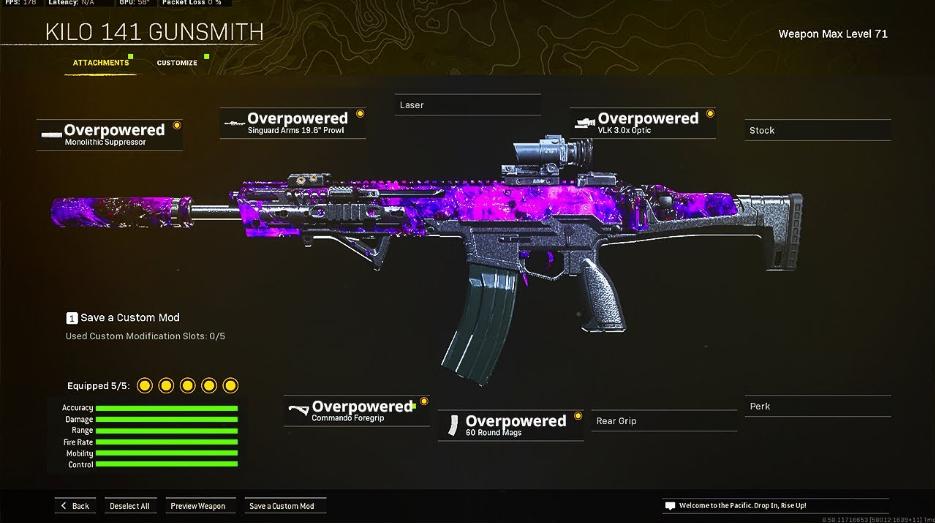Screen dimensions: 935x524
Task: Open the empty Laser attachment slot
Action: point(467,105)
